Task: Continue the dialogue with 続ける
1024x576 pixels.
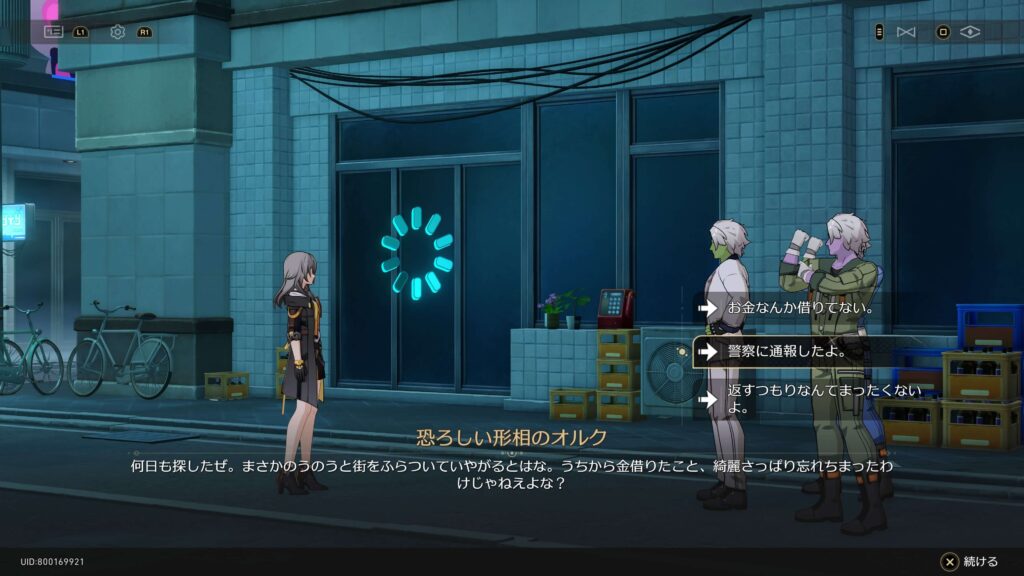Action: (x=969, y=562)
